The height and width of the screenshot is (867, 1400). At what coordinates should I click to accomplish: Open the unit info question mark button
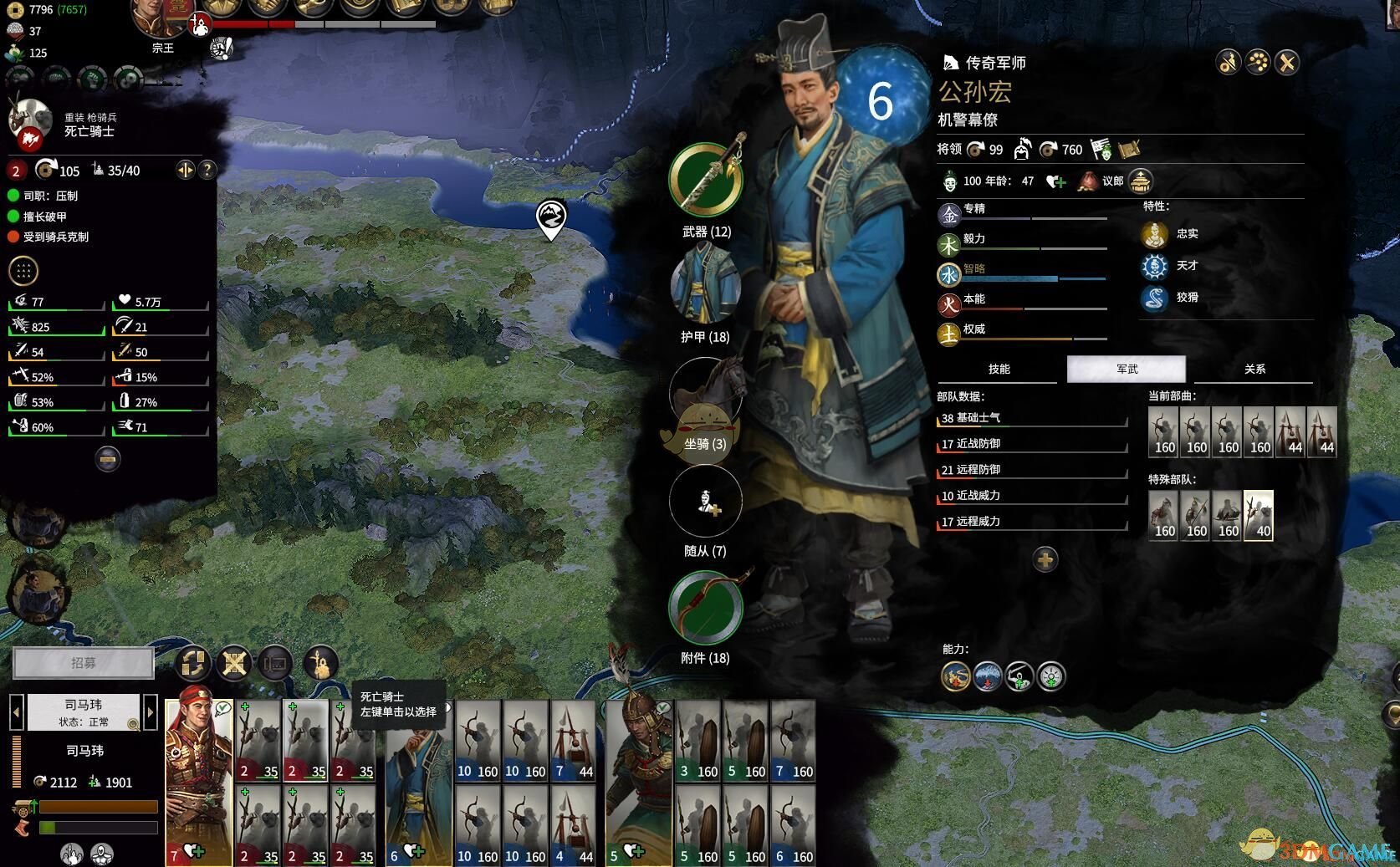207,171
